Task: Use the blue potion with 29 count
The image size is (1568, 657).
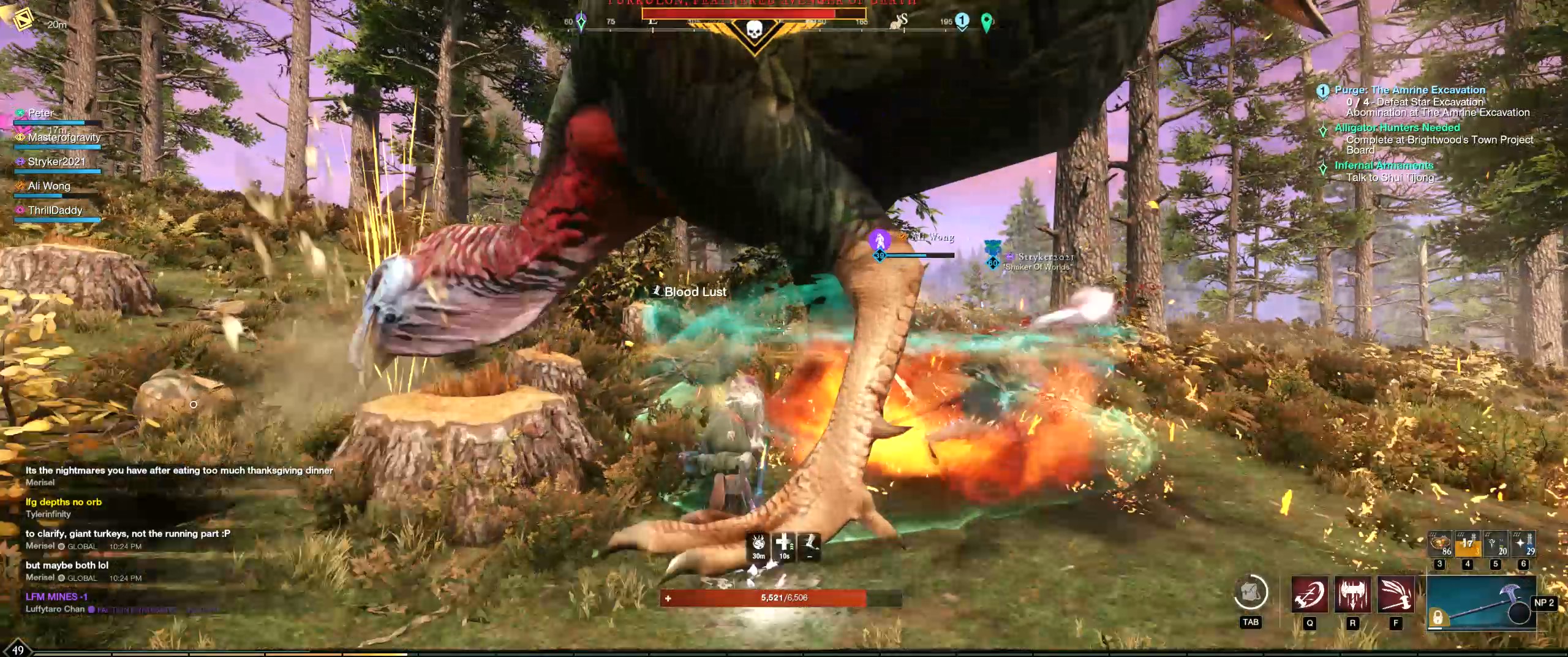Action: coord(1523,543)
